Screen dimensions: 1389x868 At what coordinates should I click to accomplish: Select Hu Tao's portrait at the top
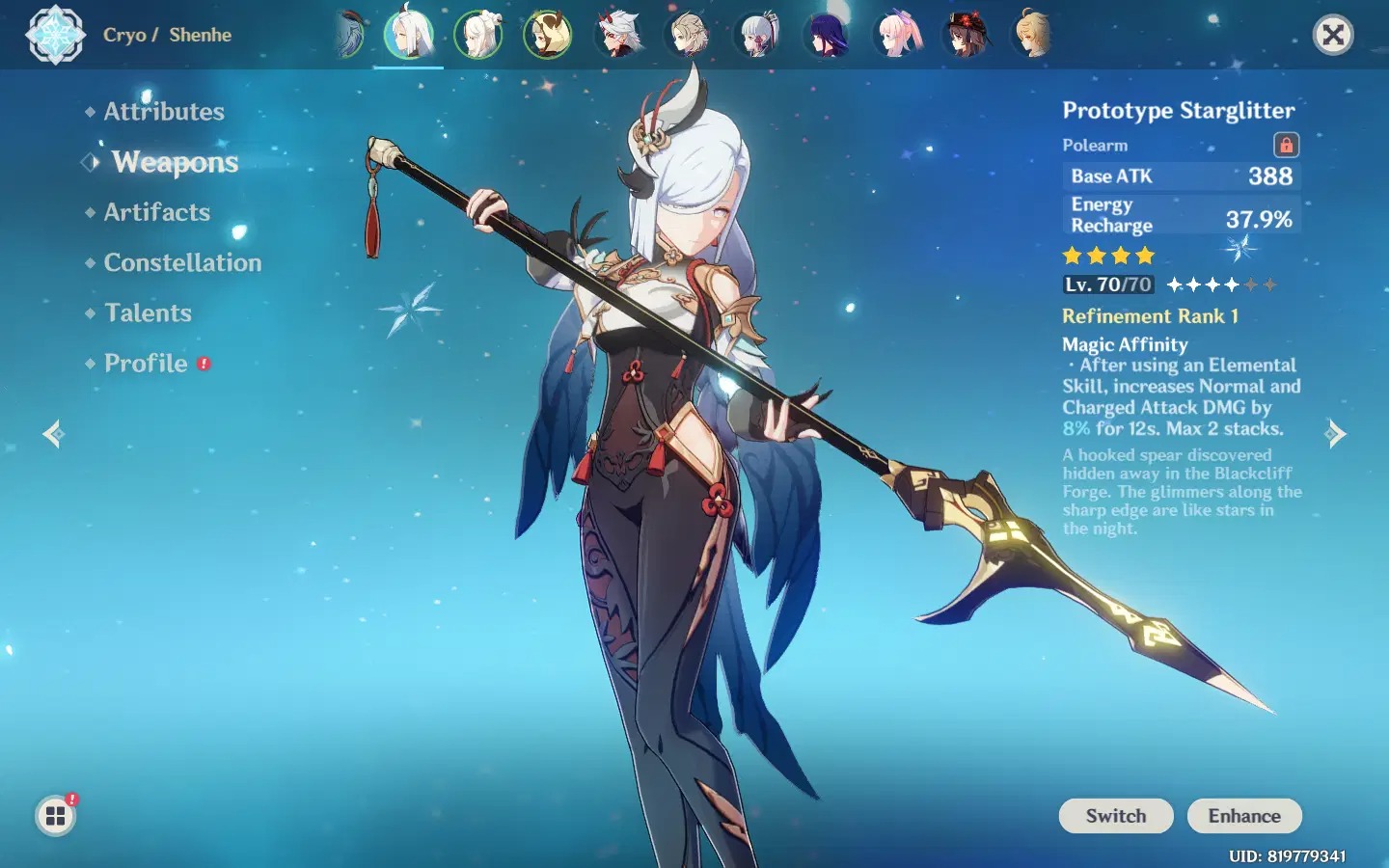tap(967, 36)
